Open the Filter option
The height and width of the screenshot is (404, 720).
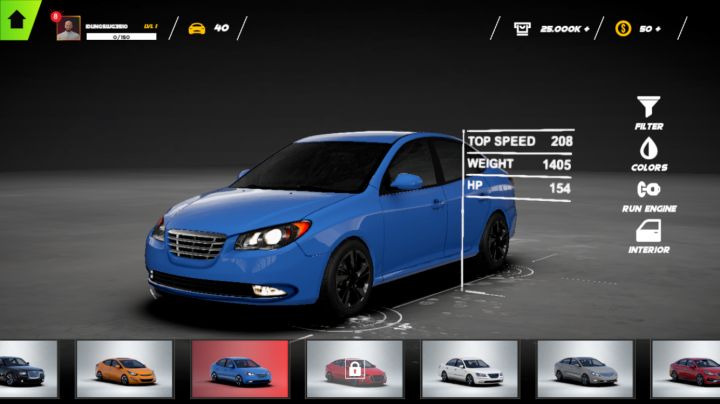click(649, 112)
